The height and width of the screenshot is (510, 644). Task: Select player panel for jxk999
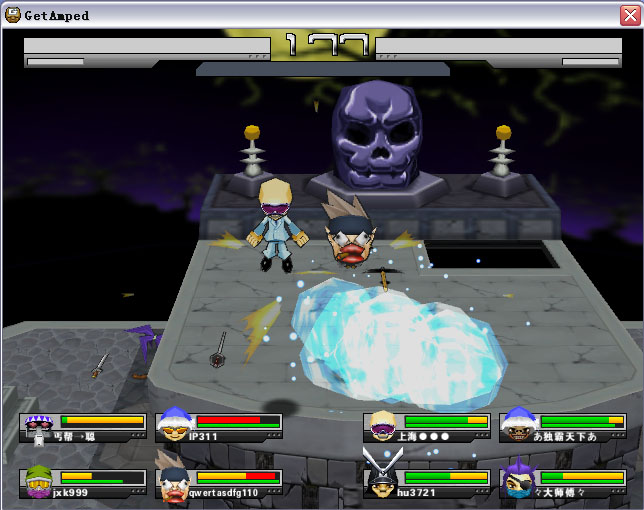(x=83, y=484)
